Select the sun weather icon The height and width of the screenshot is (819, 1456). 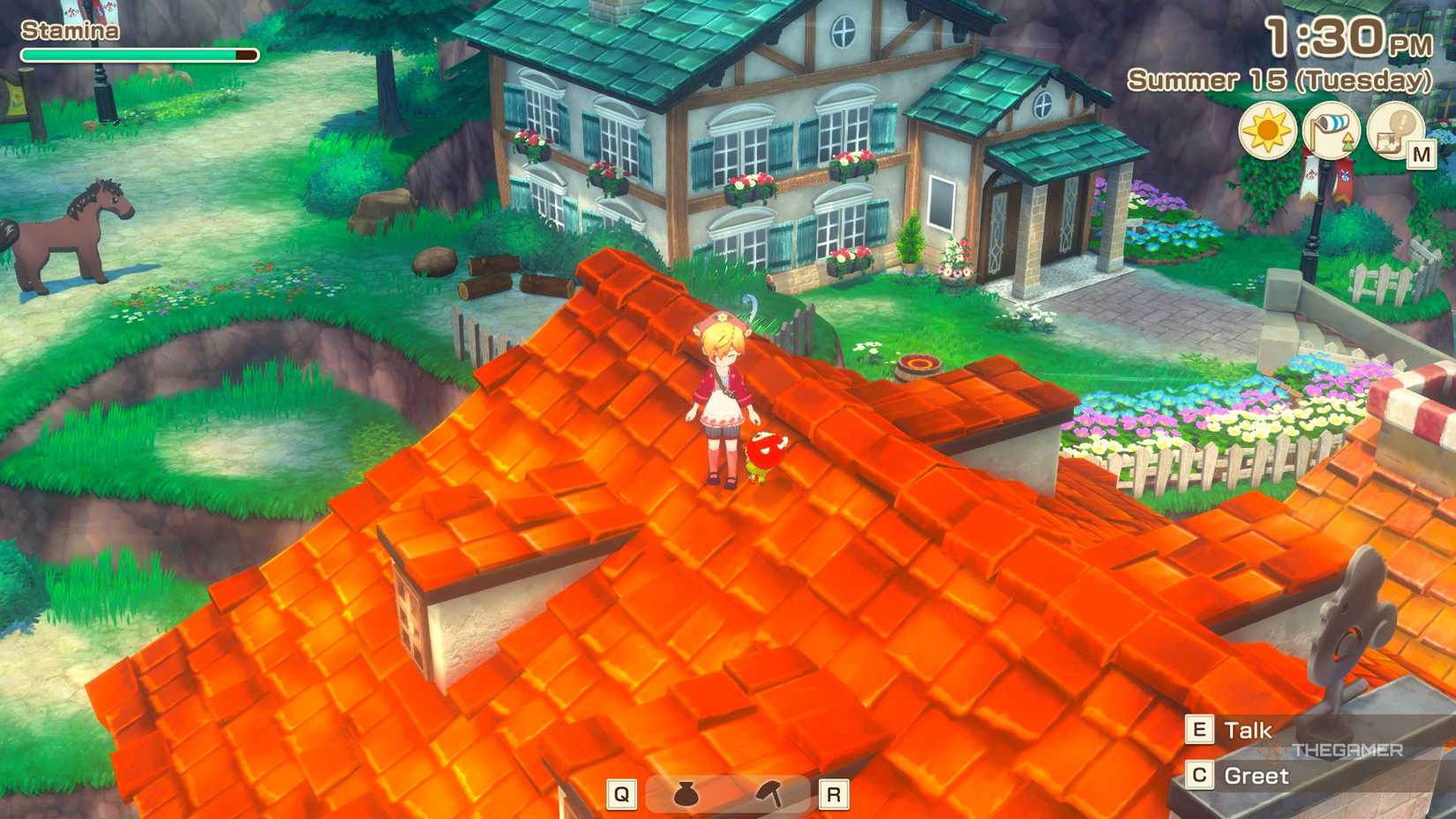[x=1268, y=129]
